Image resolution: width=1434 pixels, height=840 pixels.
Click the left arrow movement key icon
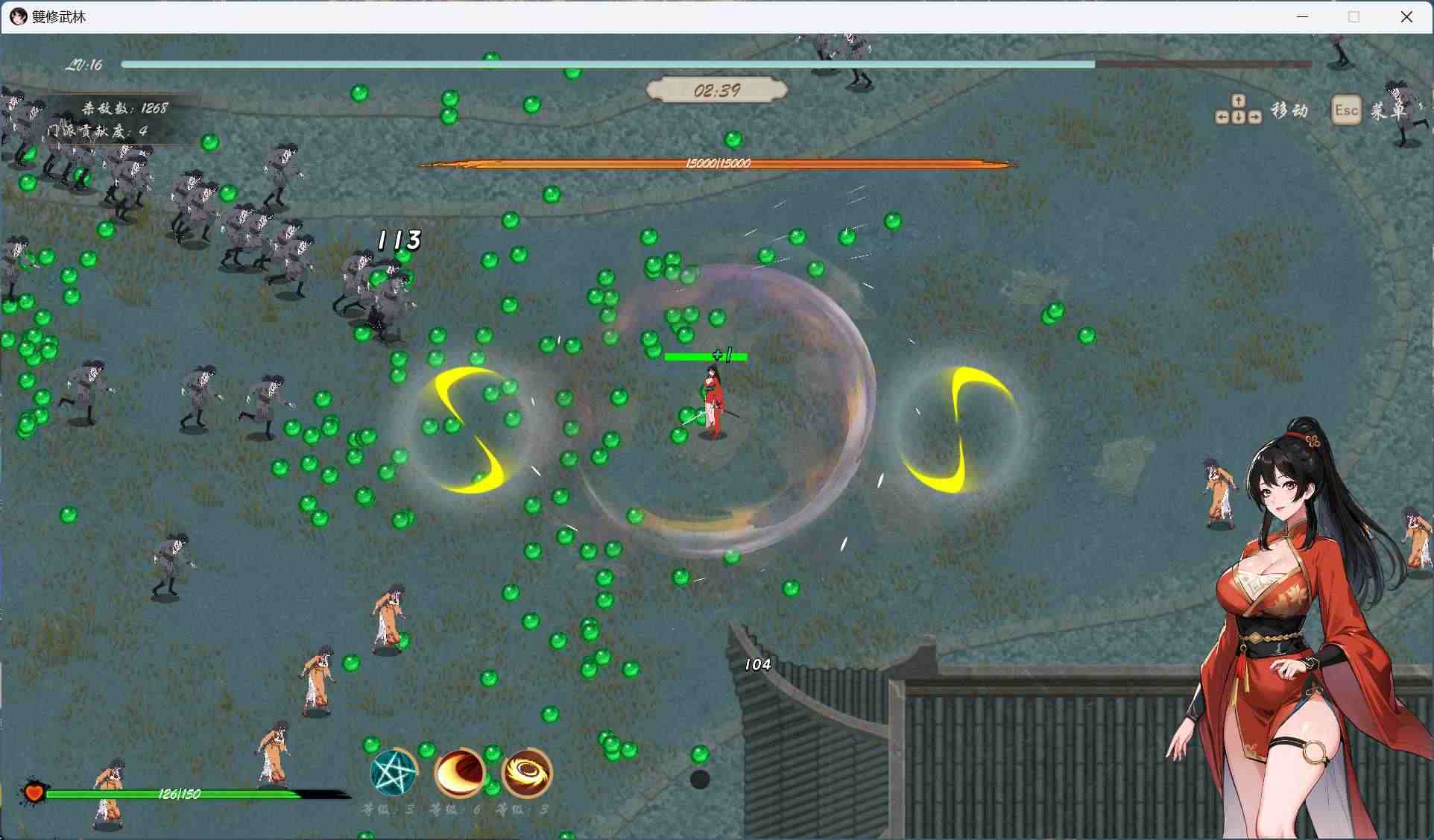tap(1221, 117)
